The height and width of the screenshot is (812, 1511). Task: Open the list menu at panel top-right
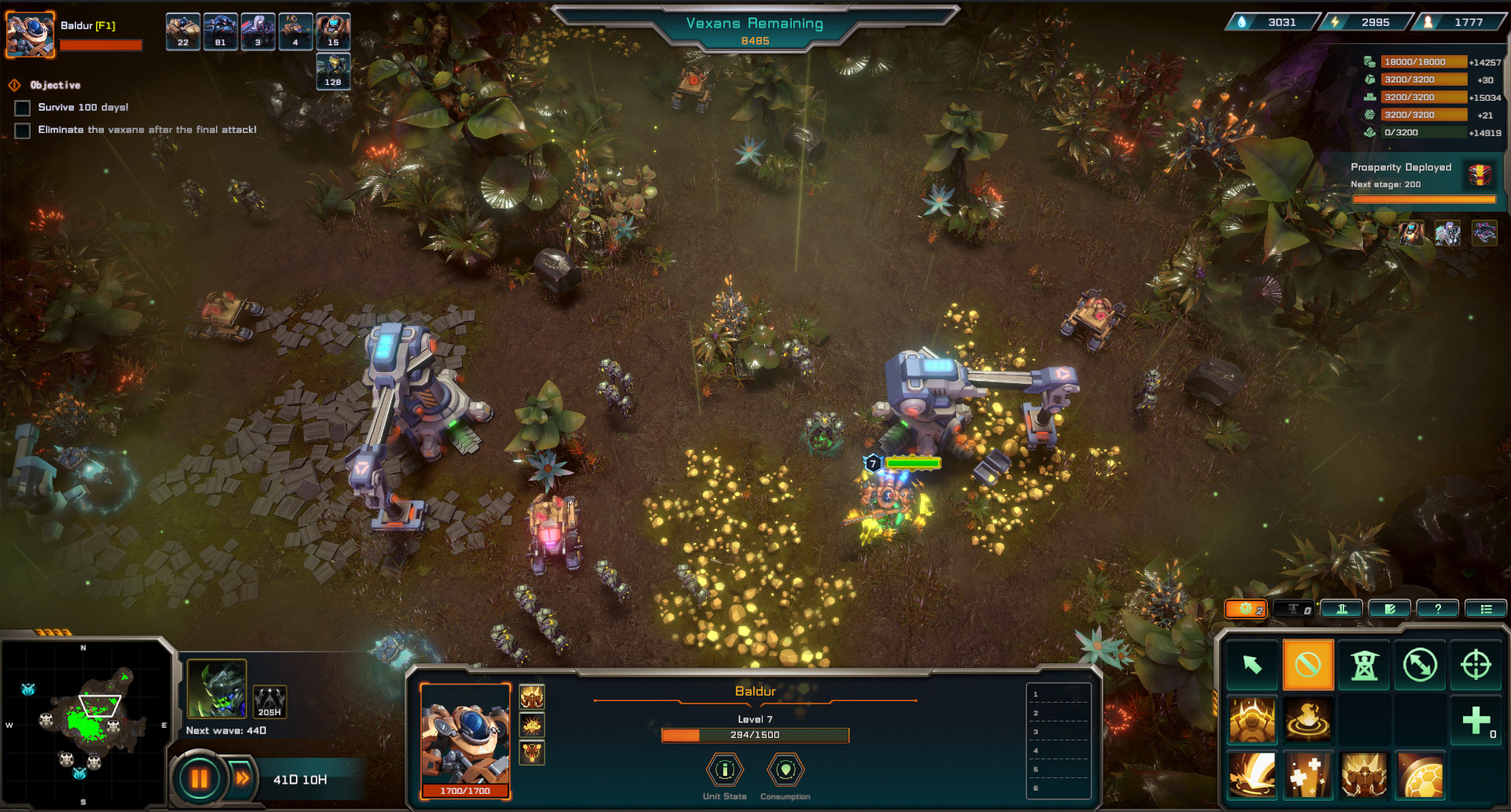(x=1486, y=608)
